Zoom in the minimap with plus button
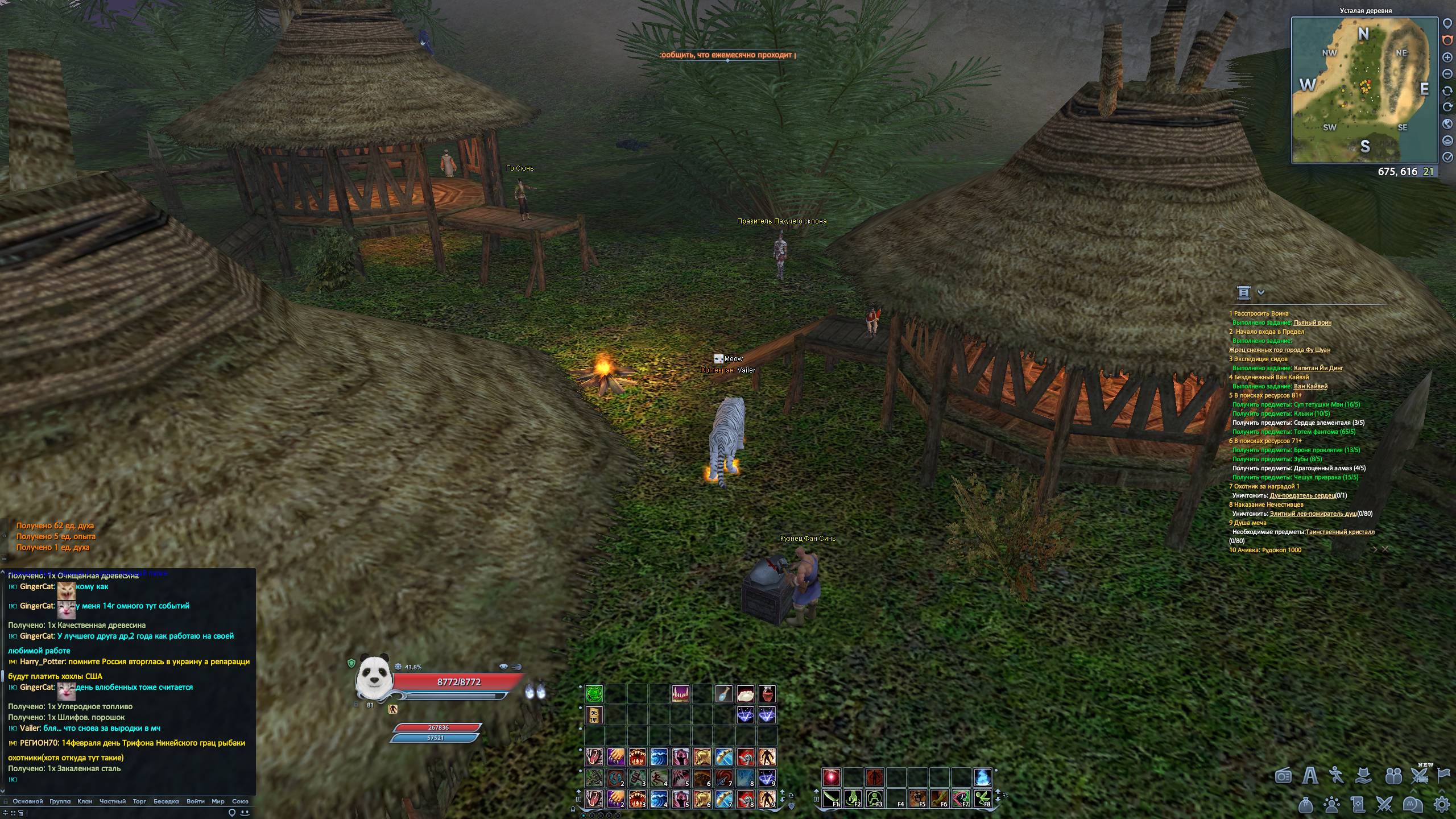The width and height of the screenshot is (1456, 819). click(1447, 57)
